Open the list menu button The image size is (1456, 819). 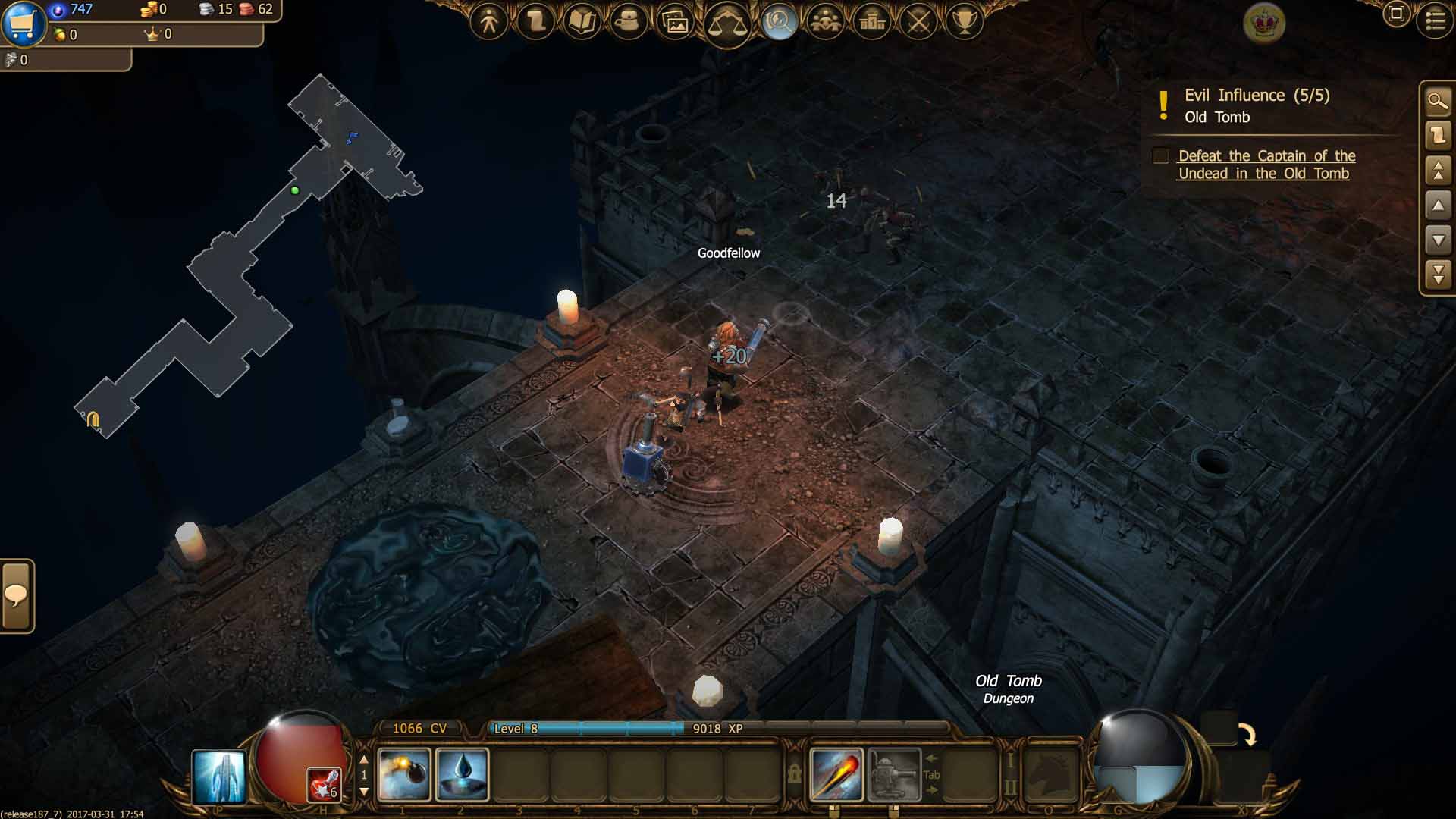tap(1435, 20)
